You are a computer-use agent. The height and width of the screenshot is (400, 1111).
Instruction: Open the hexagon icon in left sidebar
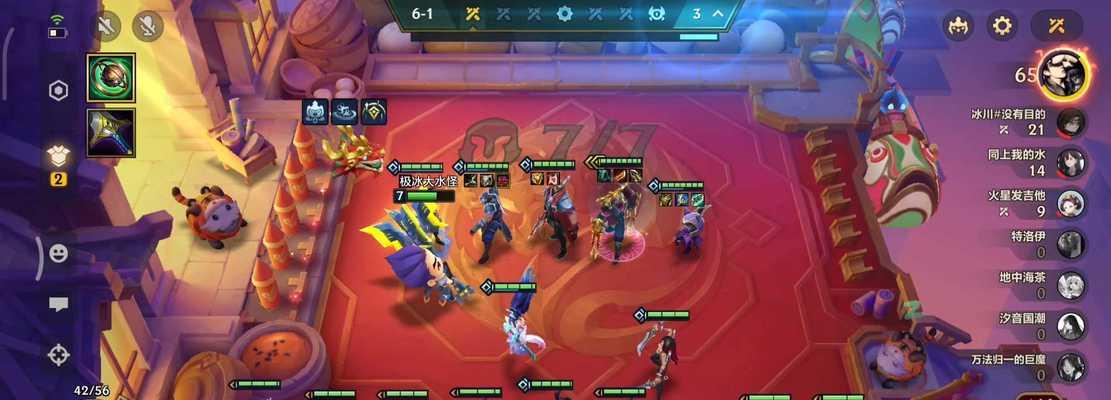coord(59,91)
